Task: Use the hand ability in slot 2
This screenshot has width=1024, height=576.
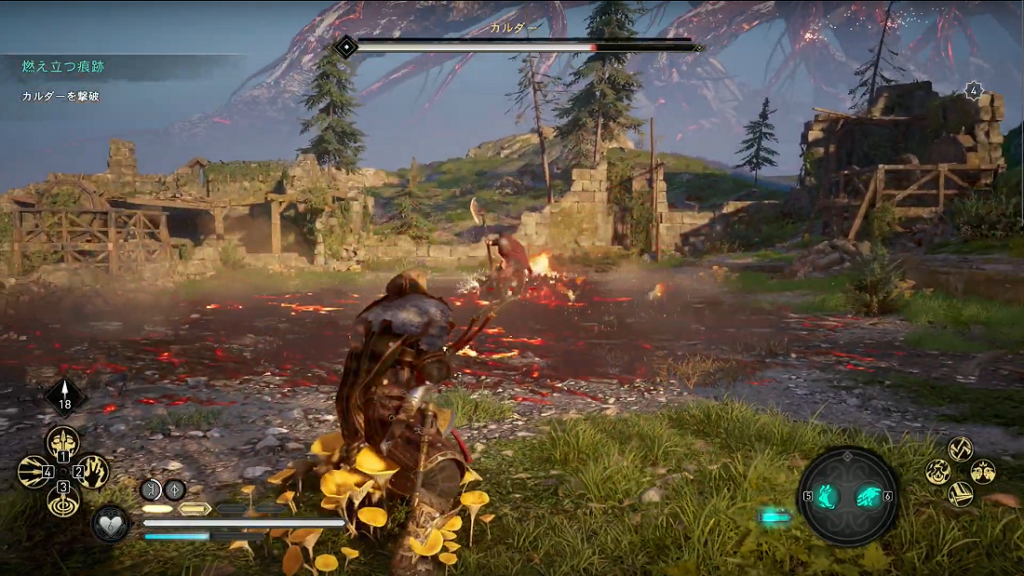Action: click(x=94, y=470)
